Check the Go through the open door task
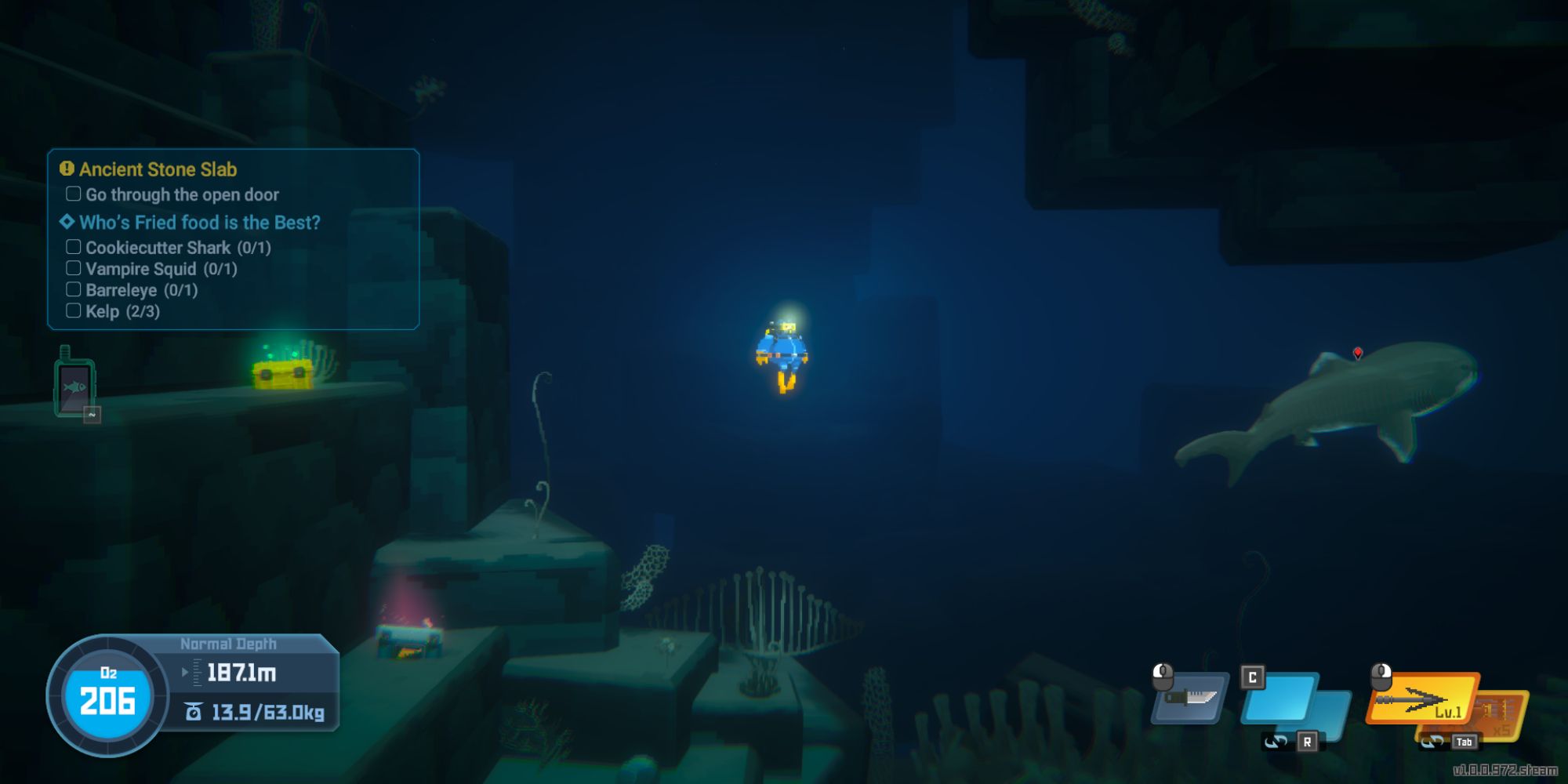 tap(73, 194)
